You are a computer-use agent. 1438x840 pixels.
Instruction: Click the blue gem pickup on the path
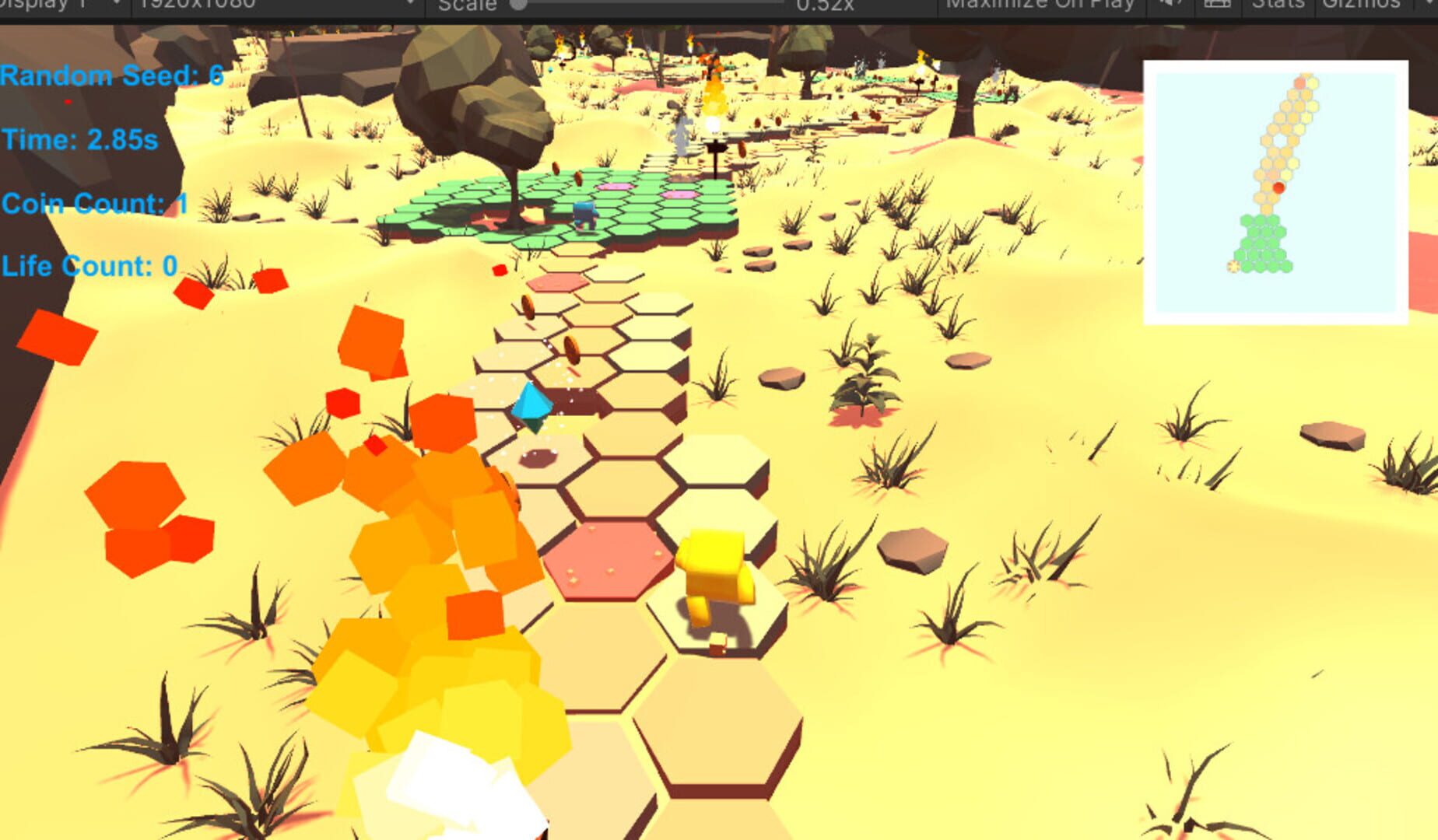[x=531, y=404]
